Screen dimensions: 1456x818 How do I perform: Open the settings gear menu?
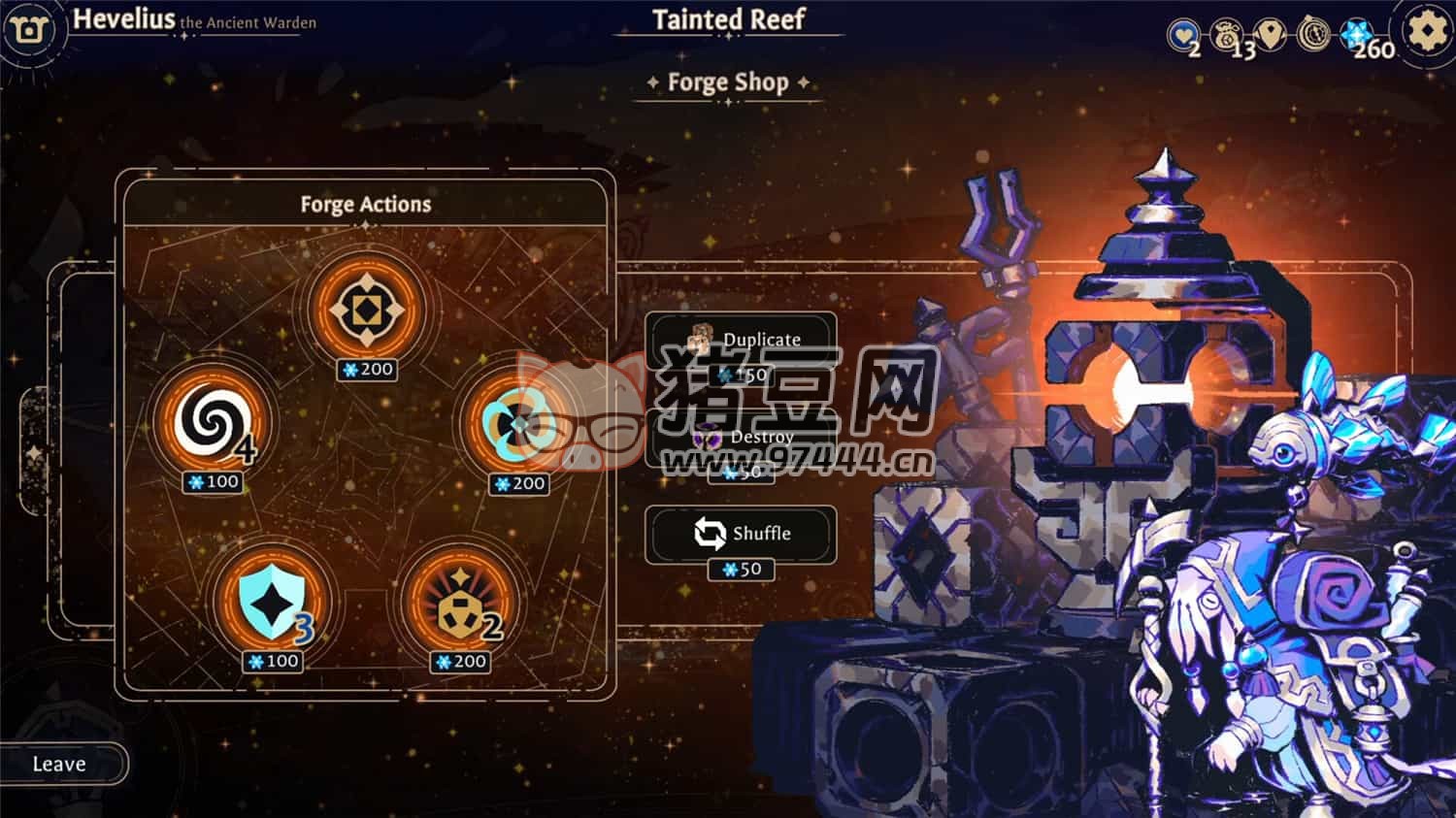(1426, 32)
